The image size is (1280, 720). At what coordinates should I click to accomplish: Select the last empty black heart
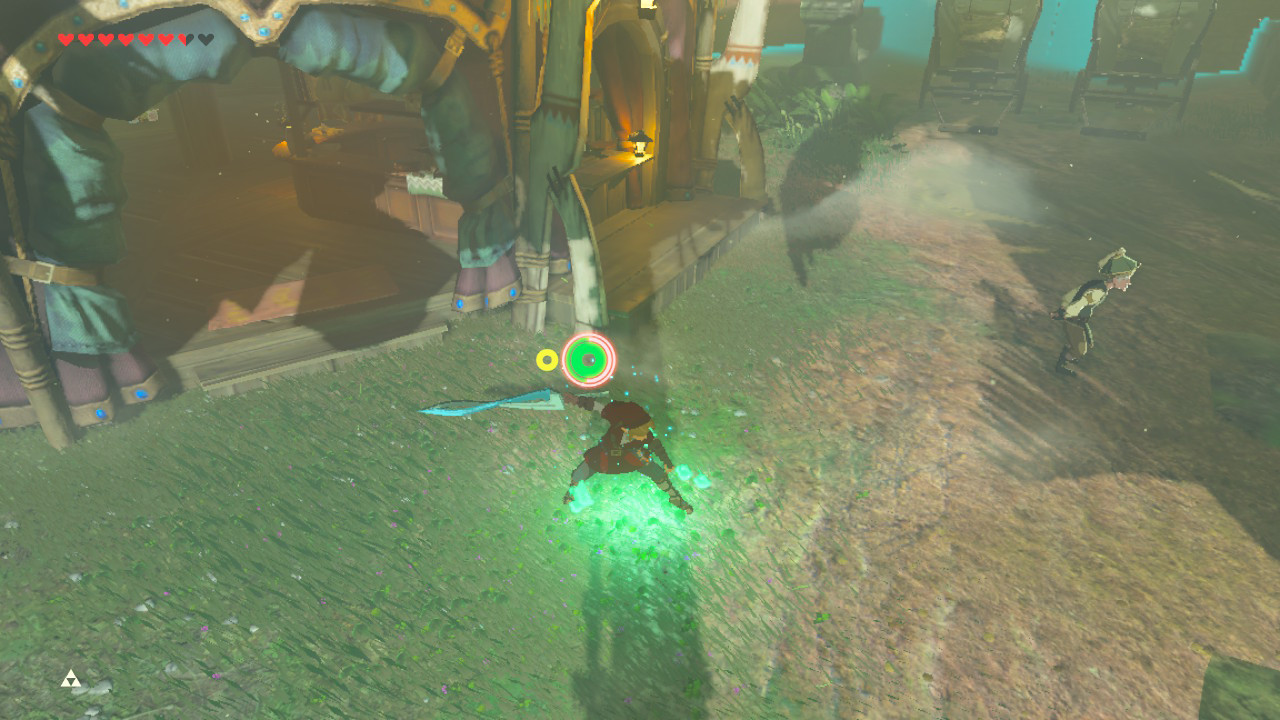pyautogui.click(x=204, y=39)
